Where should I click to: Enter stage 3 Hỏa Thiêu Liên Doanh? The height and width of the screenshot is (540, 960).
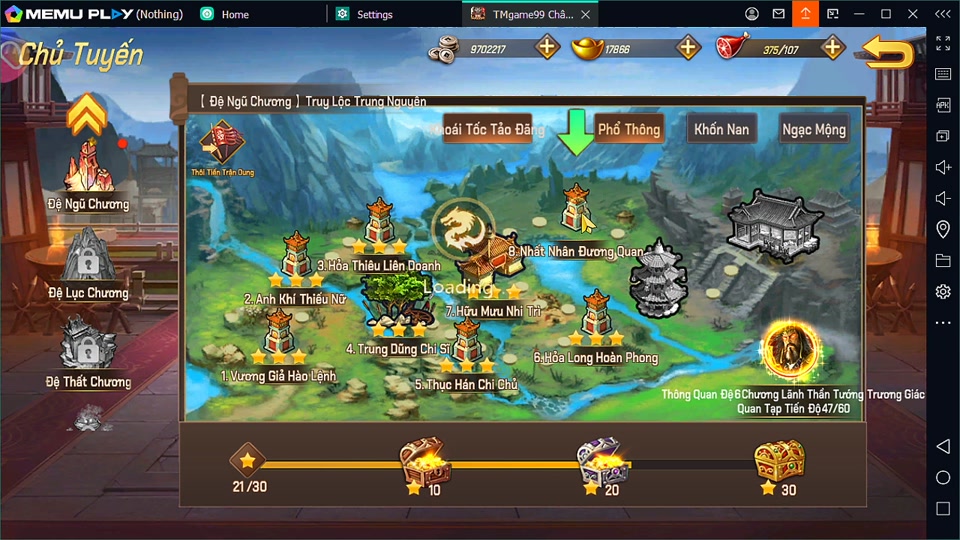378,224
